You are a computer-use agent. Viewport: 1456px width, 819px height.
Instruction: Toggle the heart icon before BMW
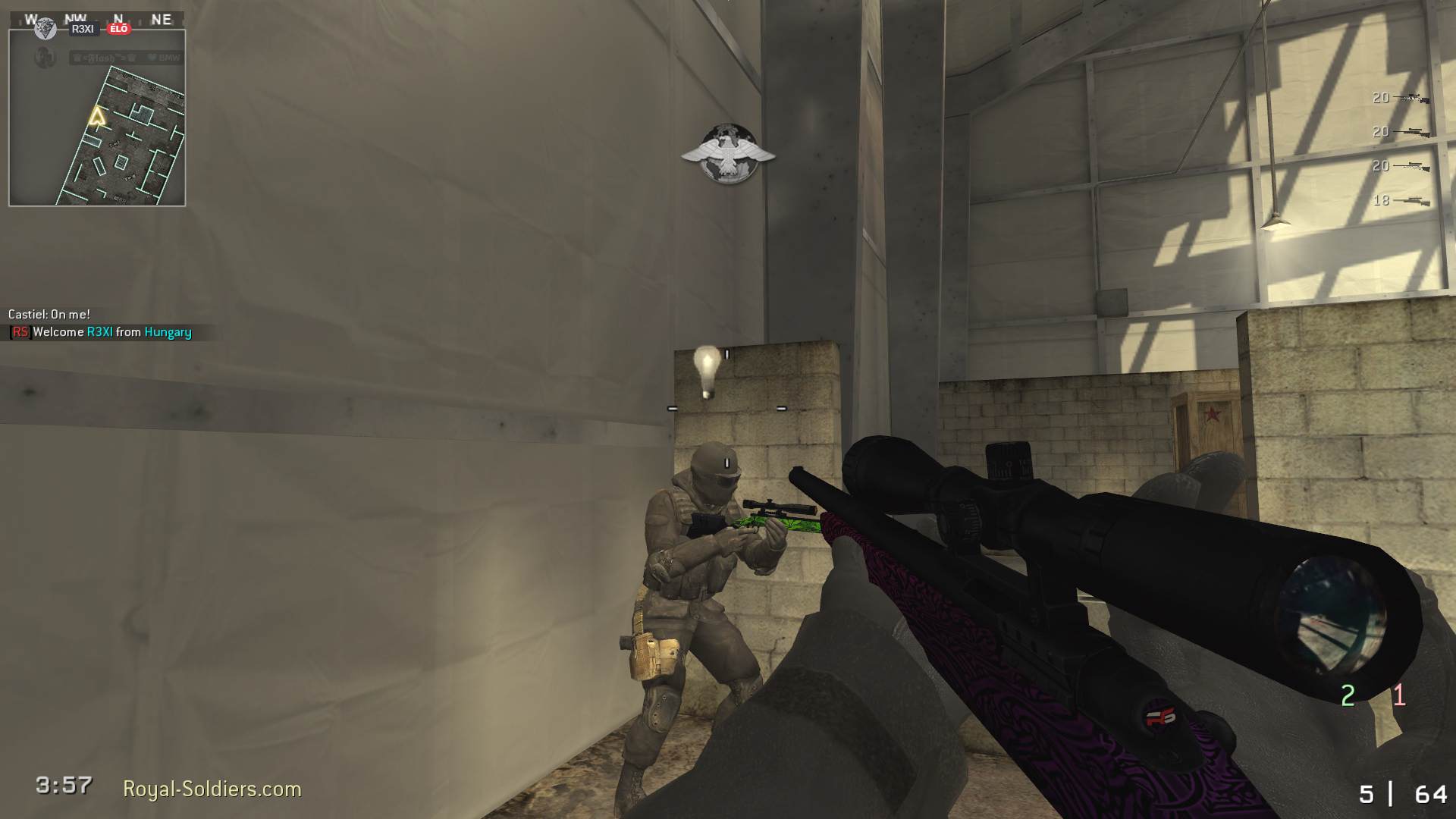click(x=151, y=57)
